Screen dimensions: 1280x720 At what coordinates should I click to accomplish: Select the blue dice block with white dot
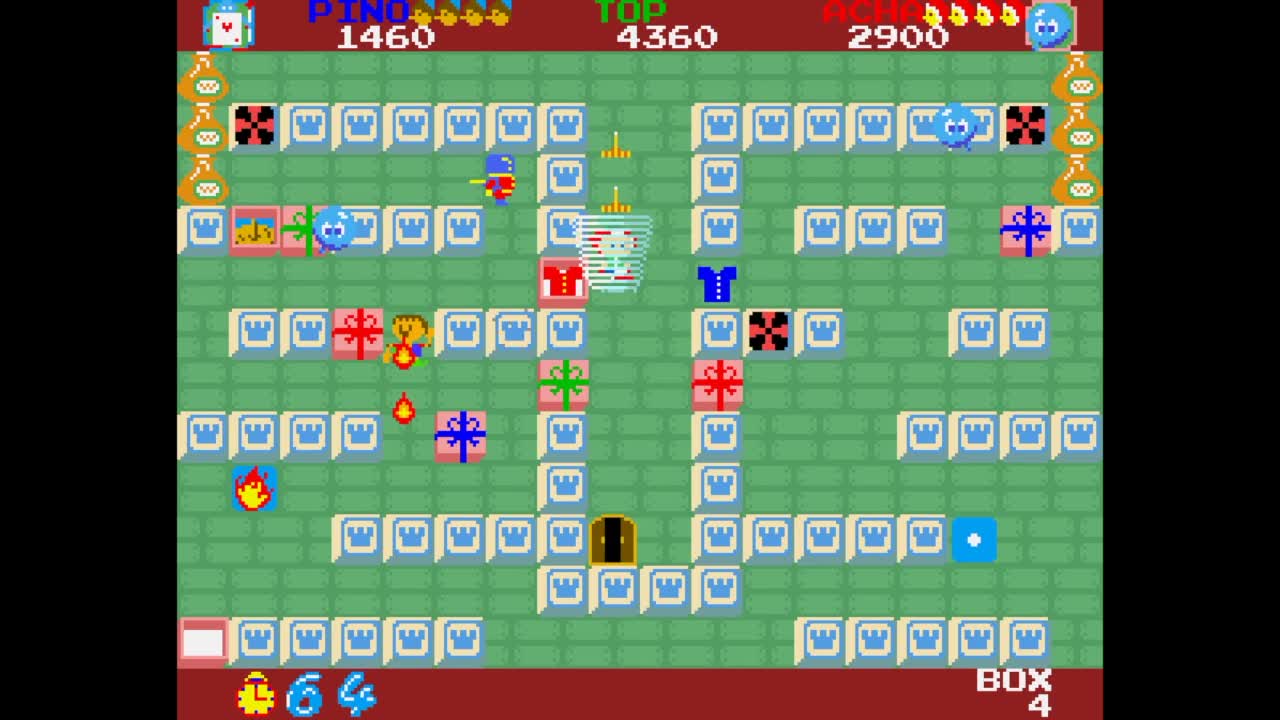coord(975,538)
